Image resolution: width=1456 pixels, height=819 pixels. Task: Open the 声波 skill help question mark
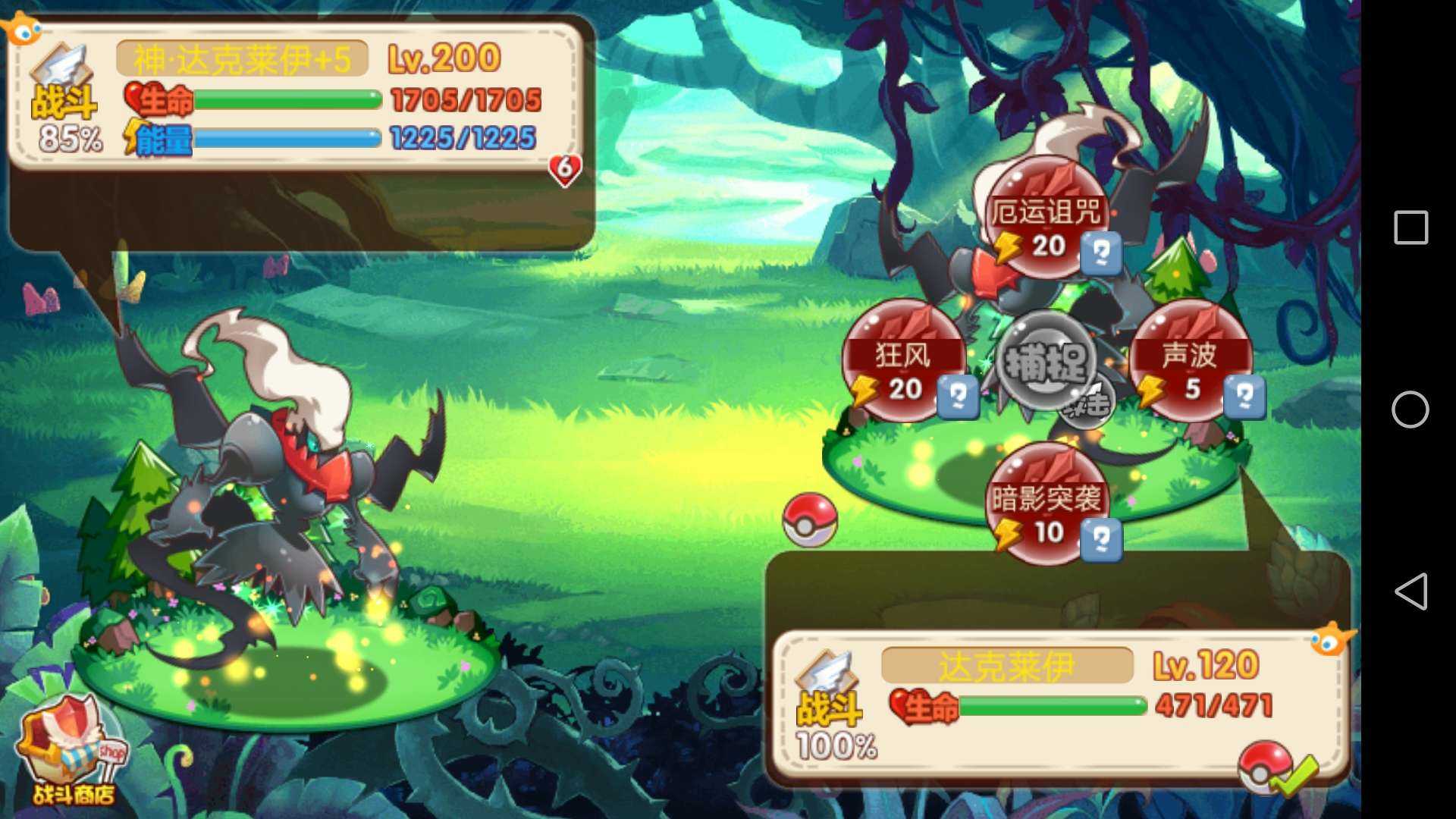pos(1244,397)
